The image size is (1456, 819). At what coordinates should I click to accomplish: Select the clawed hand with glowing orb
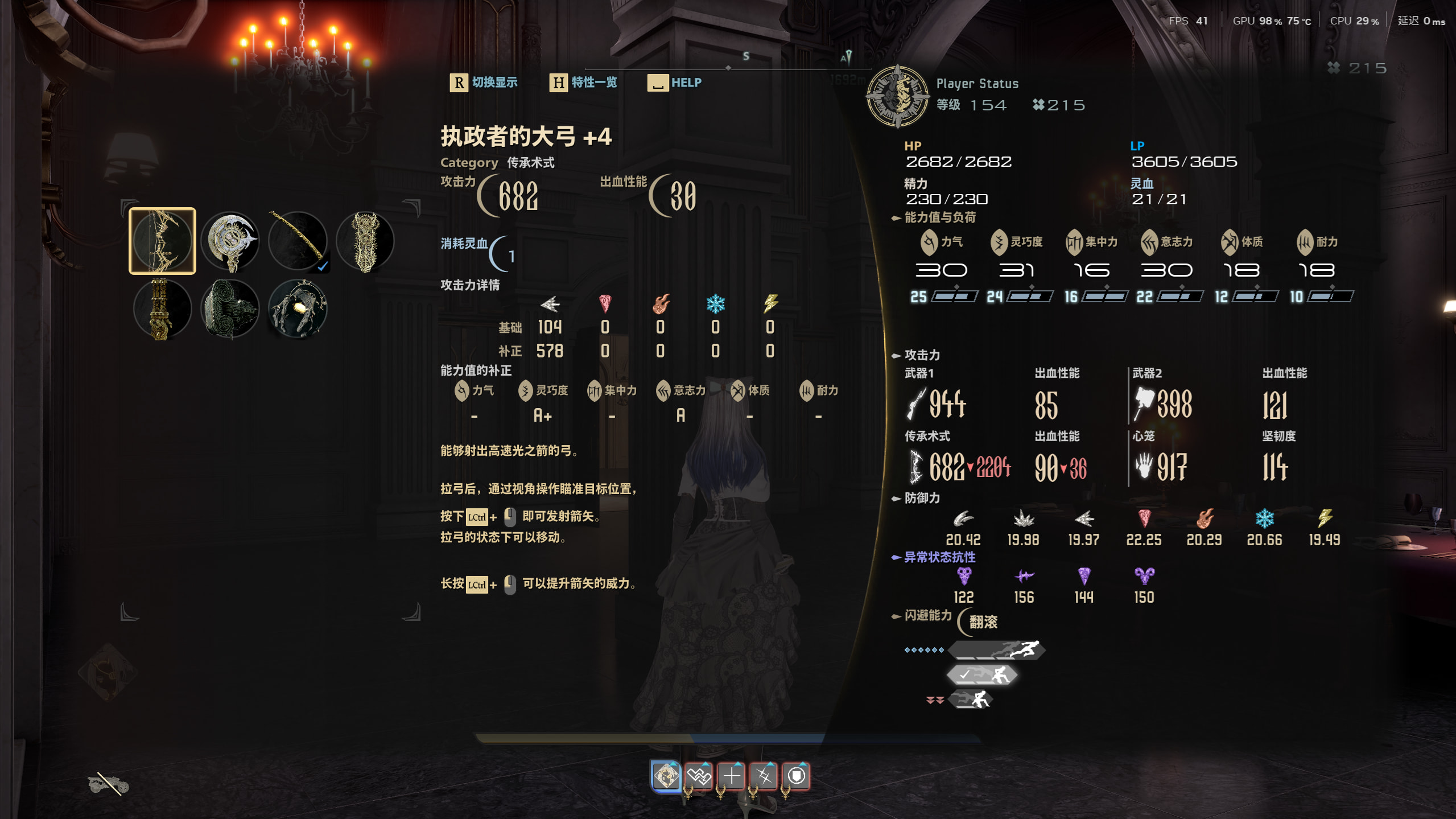[x=298, y=309]
